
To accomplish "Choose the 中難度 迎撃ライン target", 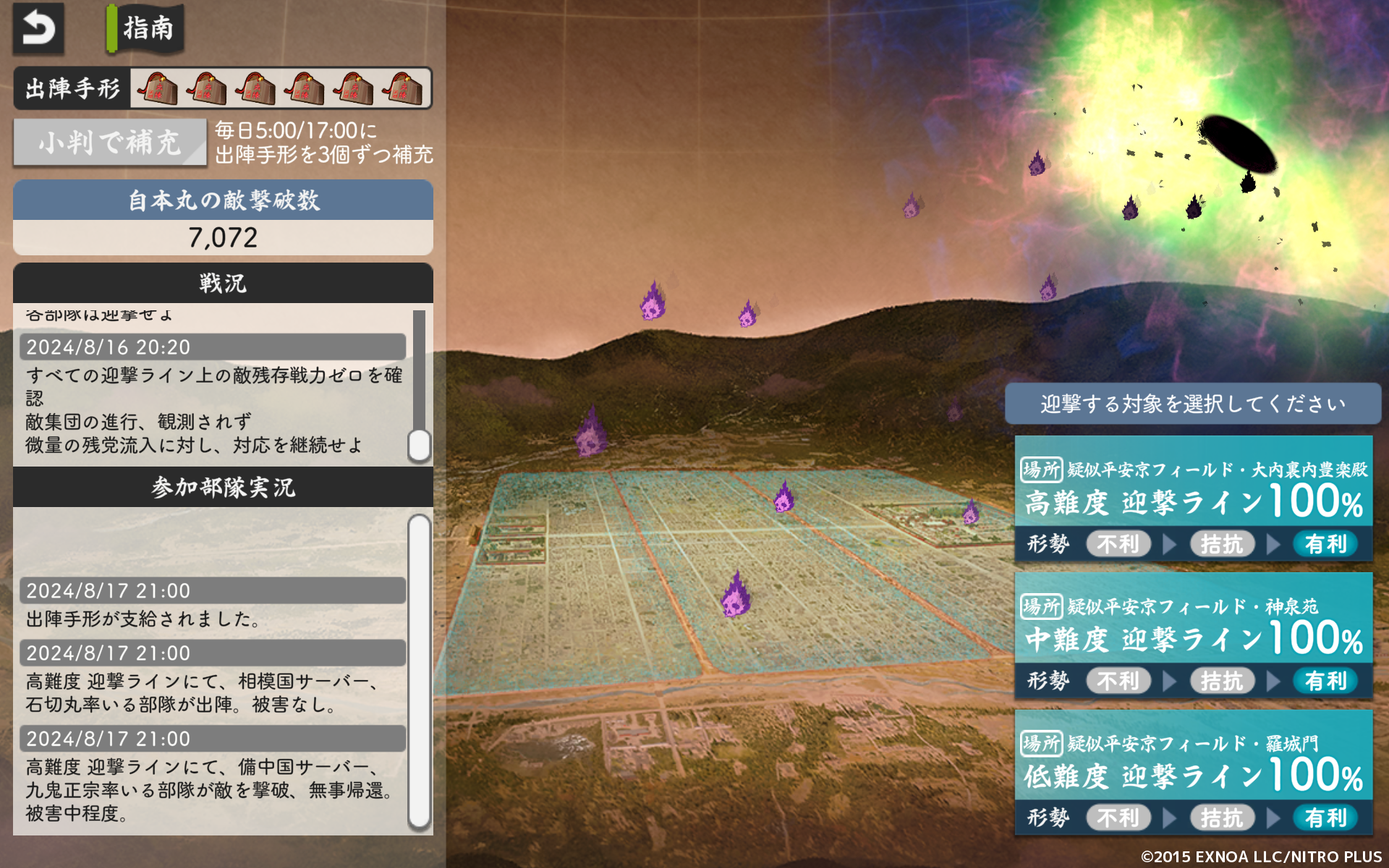I will [1193, 635].
